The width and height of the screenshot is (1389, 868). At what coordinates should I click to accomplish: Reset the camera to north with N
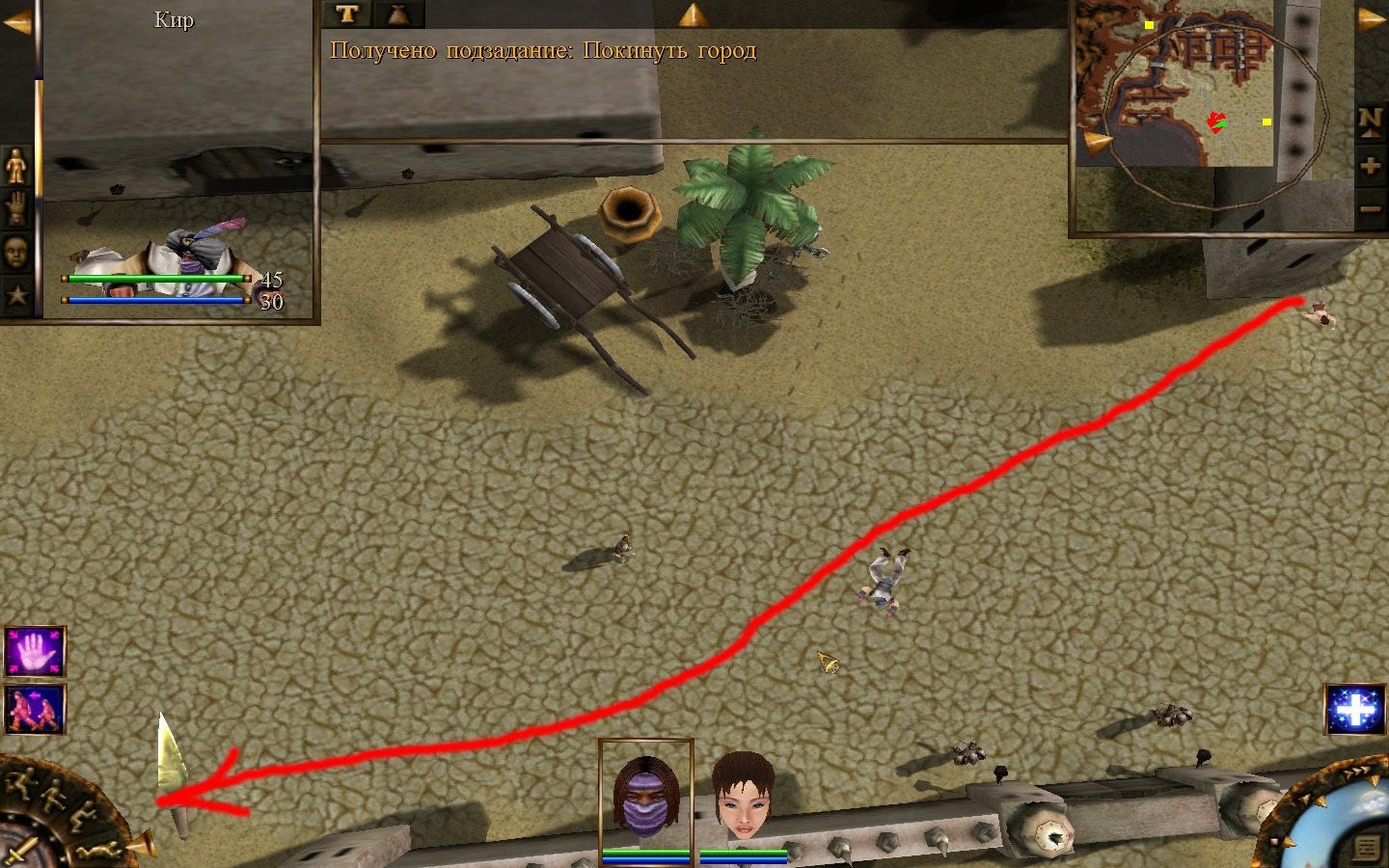coord(1370,121)
